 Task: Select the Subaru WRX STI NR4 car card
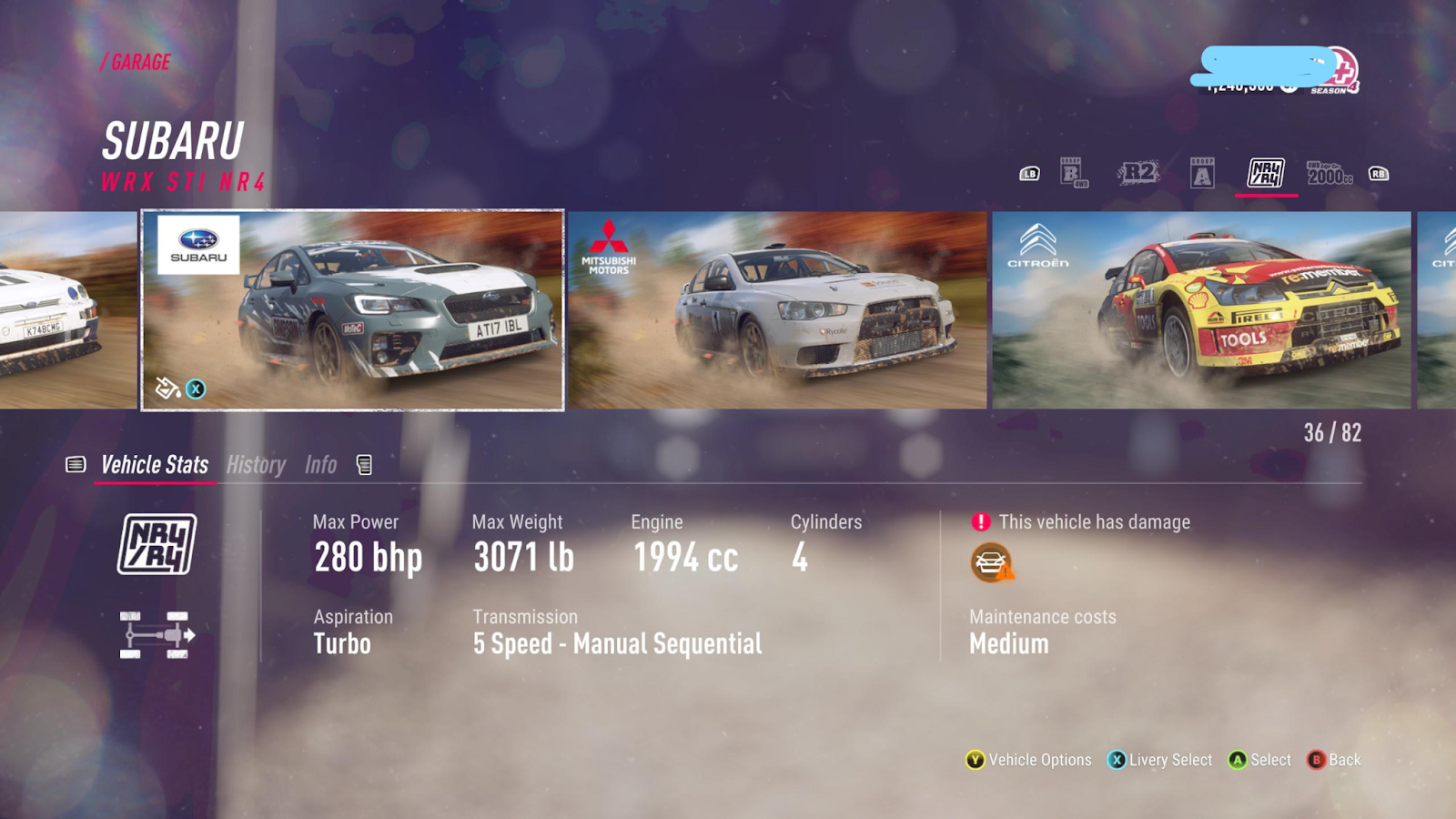[353, 310]
